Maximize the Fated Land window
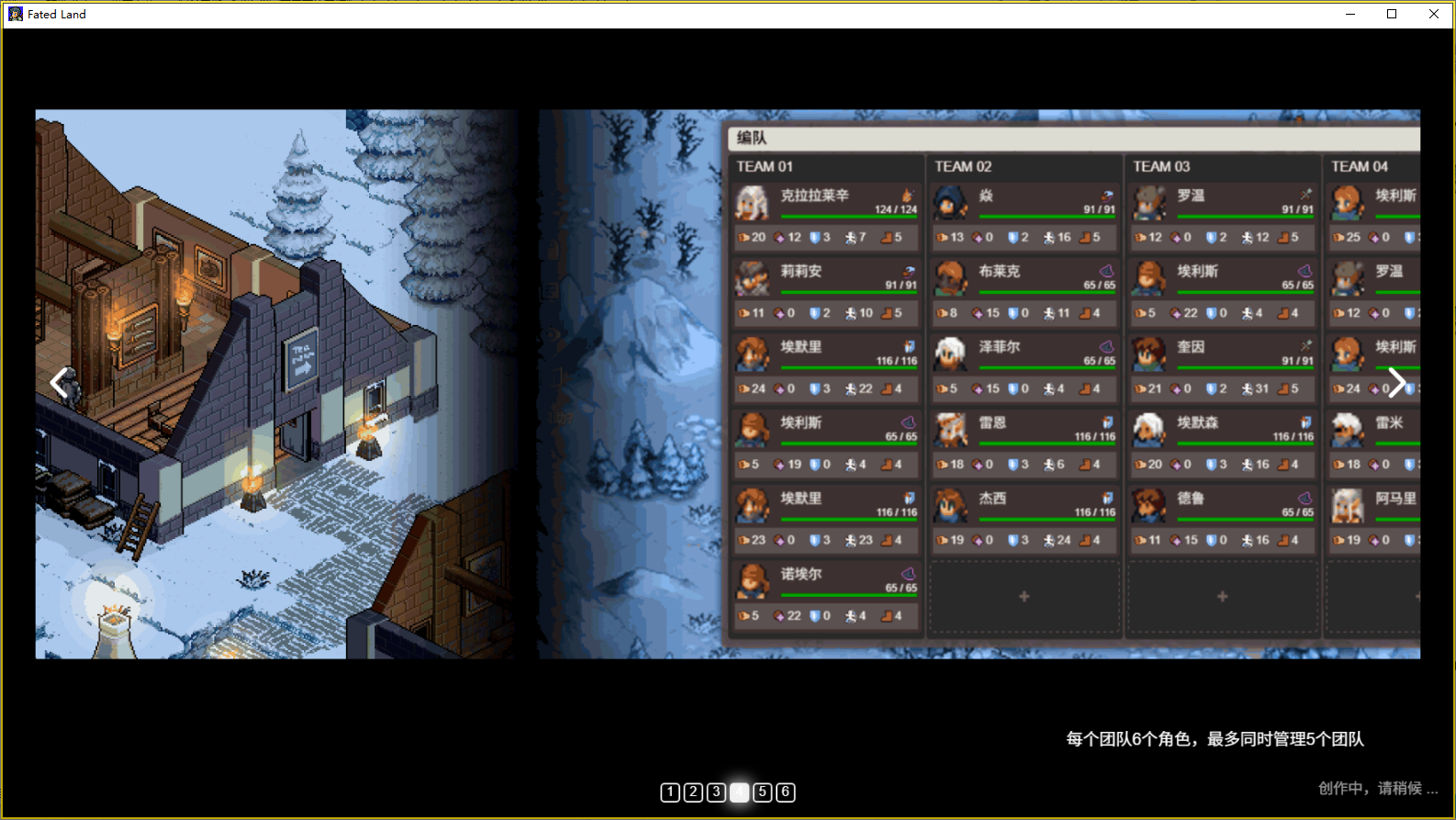Screen dimensions: 1456x820 (x=1392, y=14)
